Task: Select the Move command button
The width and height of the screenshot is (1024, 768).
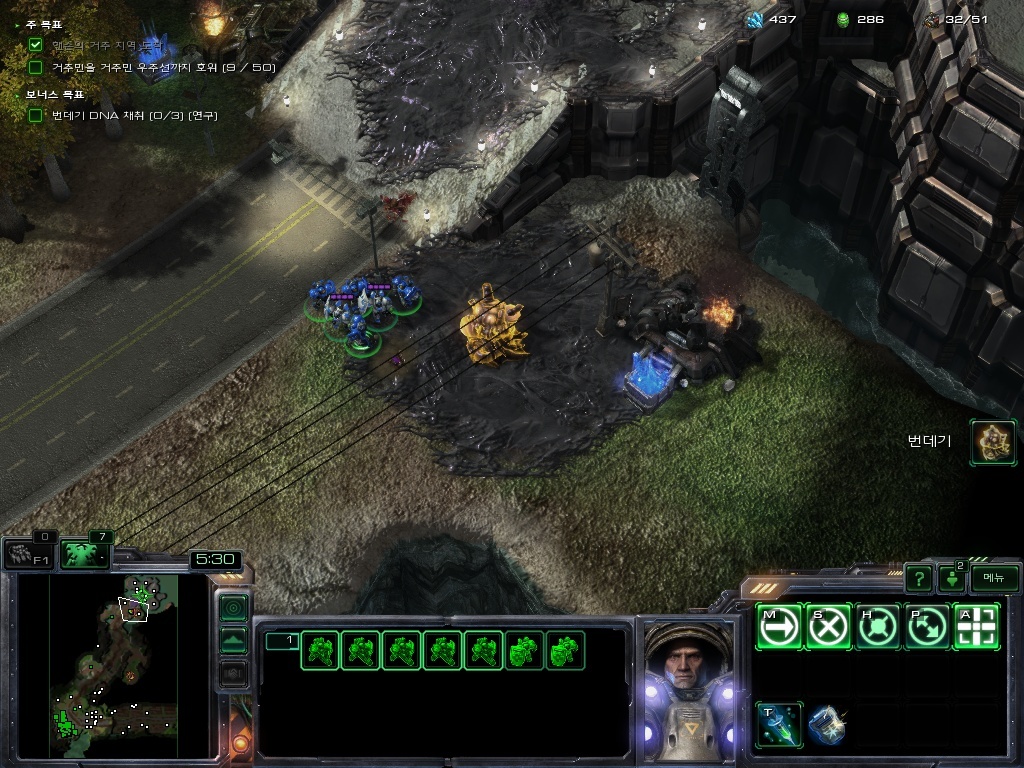Action: click(x=779, y=627)
